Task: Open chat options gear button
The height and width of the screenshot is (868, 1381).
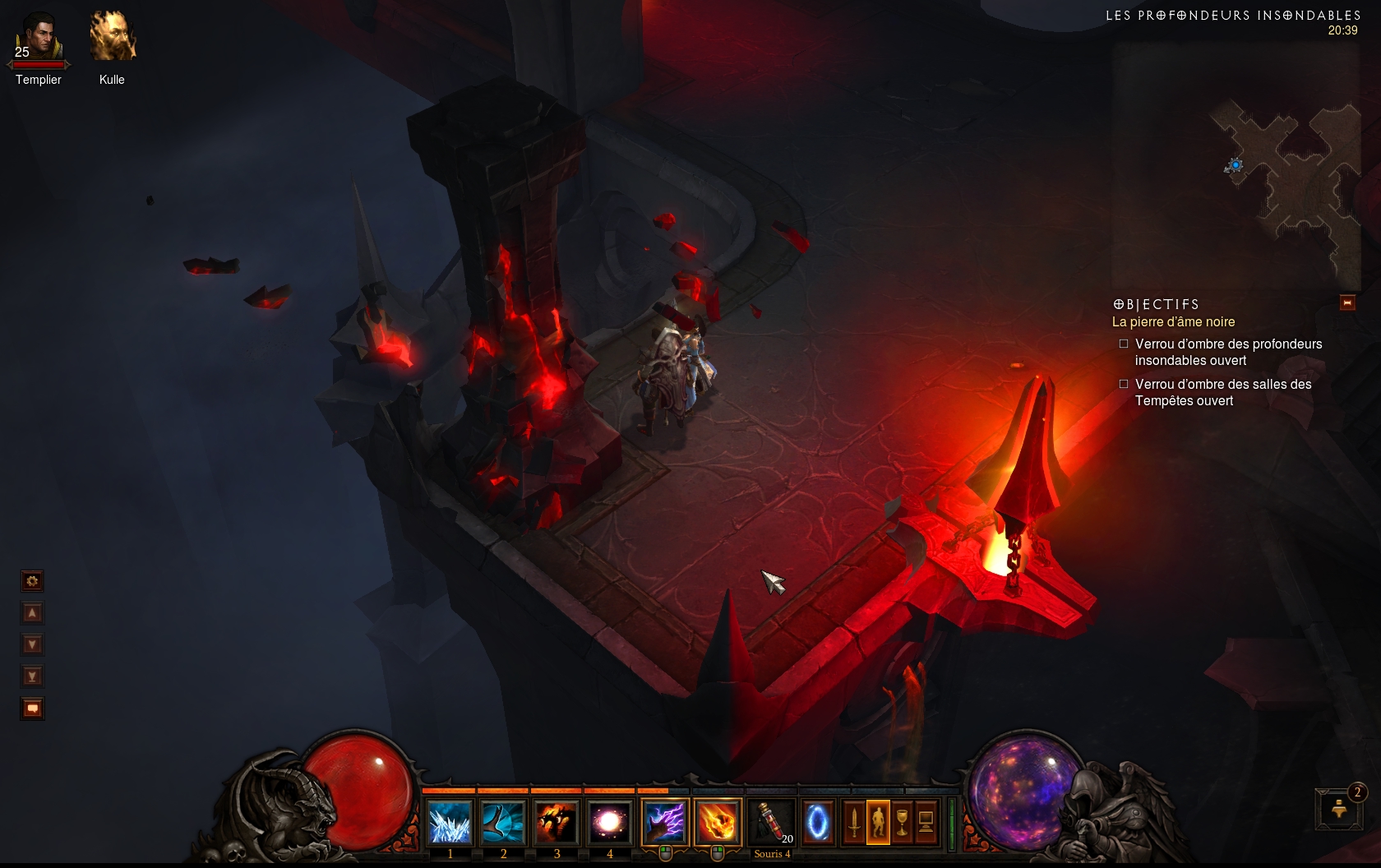Action: coord(32,582)
